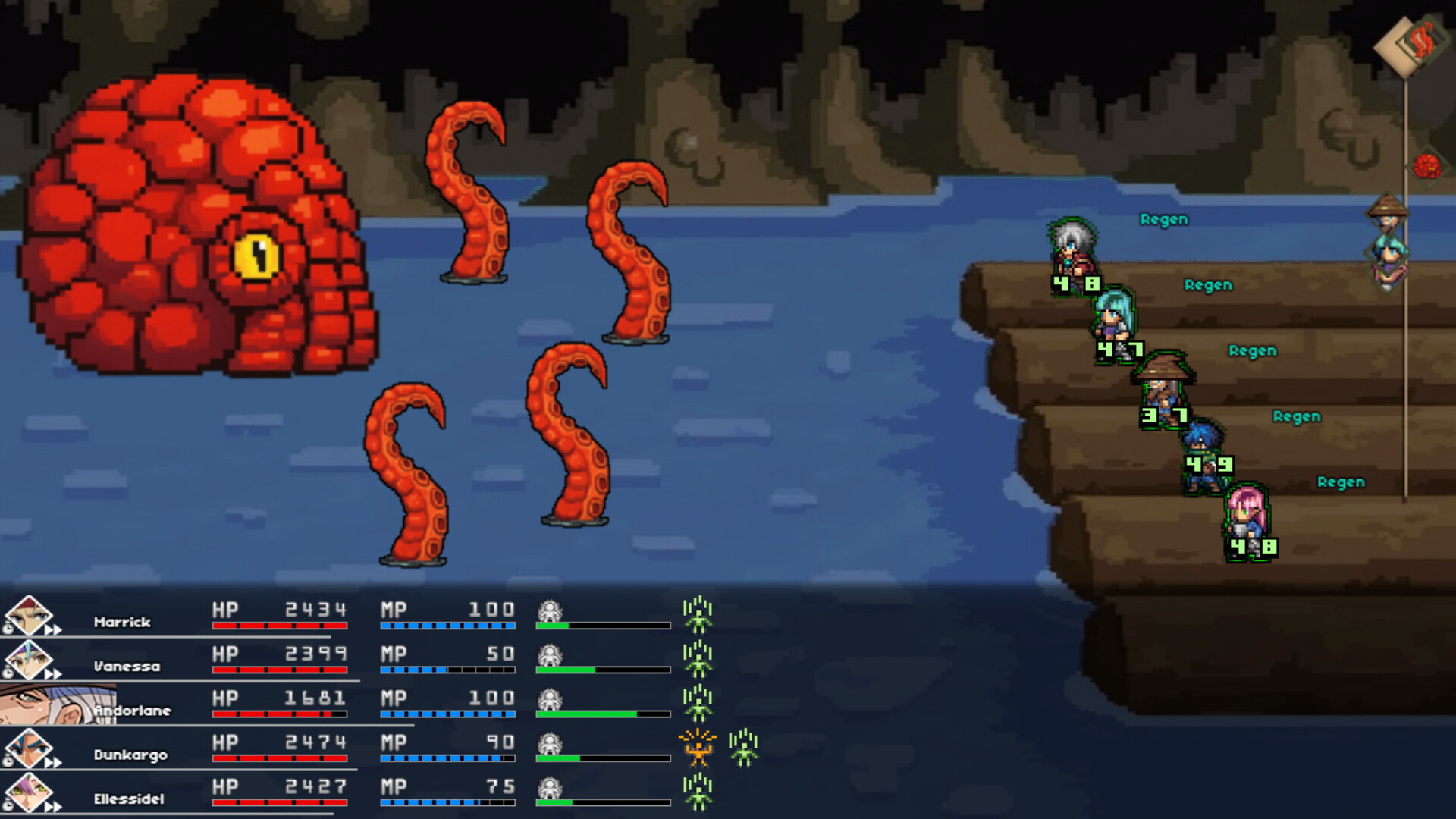Switch to Vanessa's entry in the turn order
Image resolution: width=1456 pixels, height=819 pixels.
1386,251
